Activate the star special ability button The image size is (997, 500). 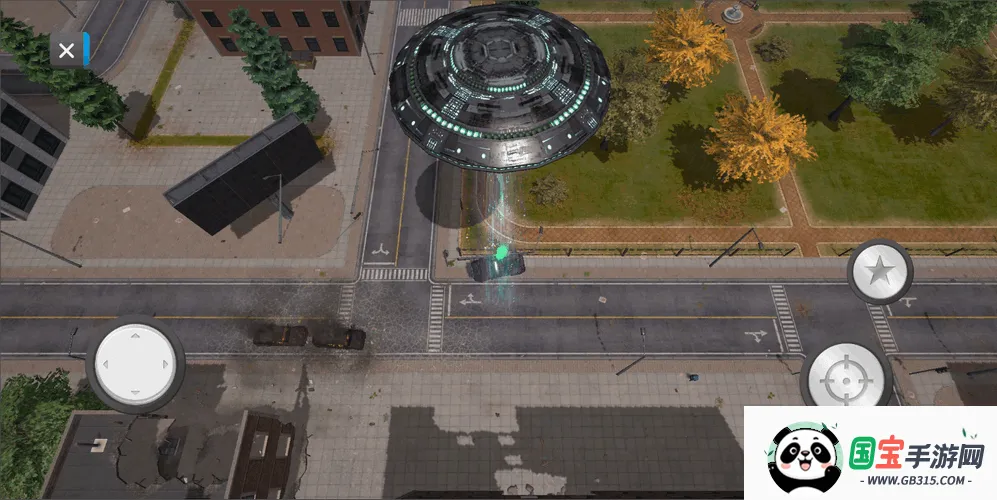coord(879,271)
